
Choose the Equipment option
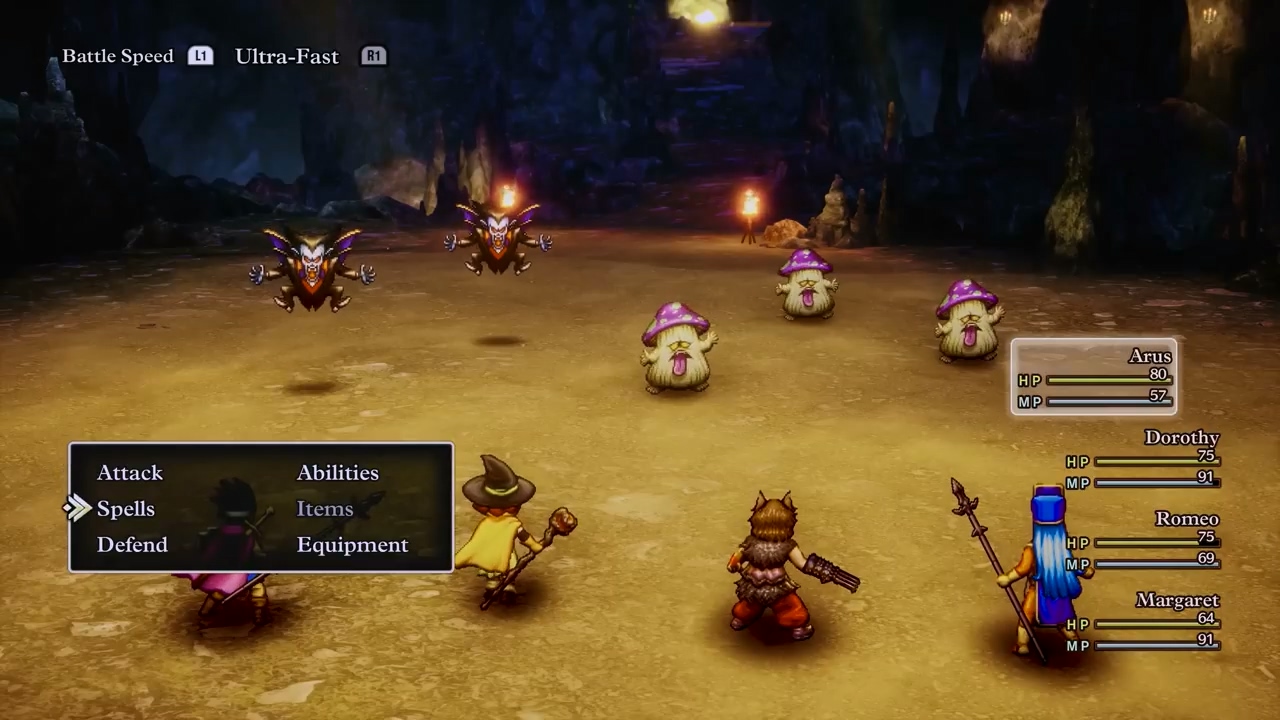coord(352,545)
